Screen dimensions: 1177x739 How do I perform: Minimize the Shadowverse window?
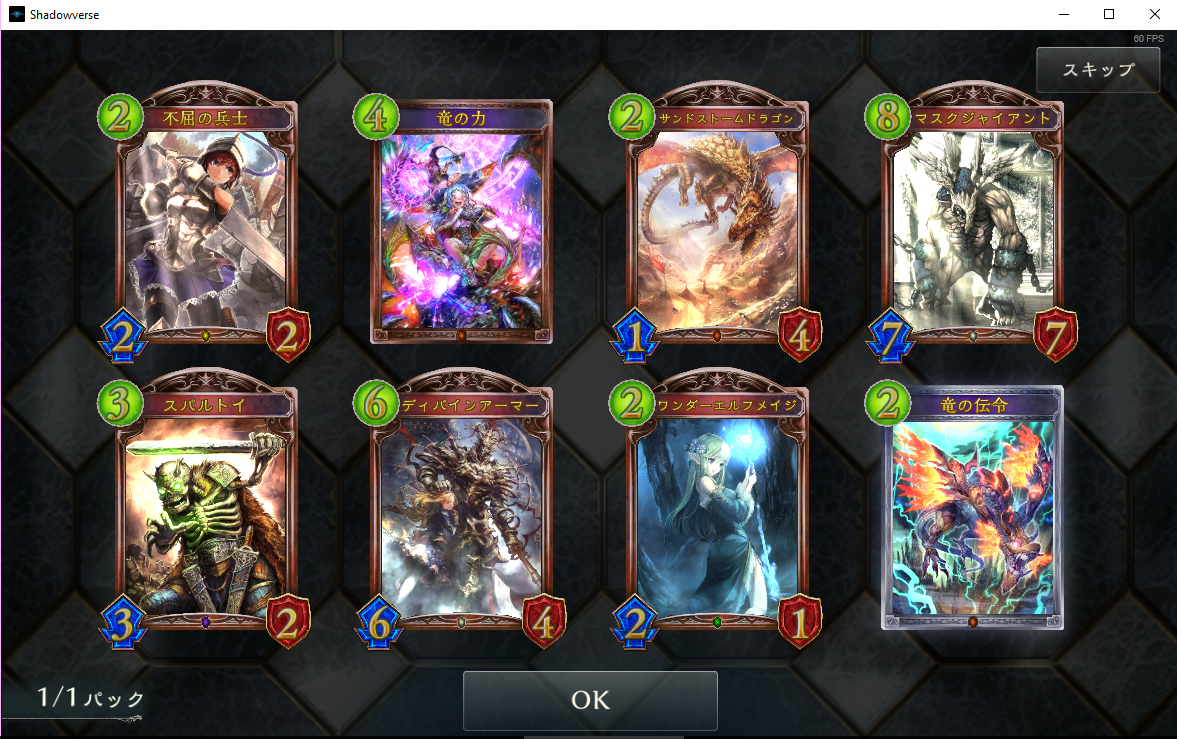pos(1062,15)
